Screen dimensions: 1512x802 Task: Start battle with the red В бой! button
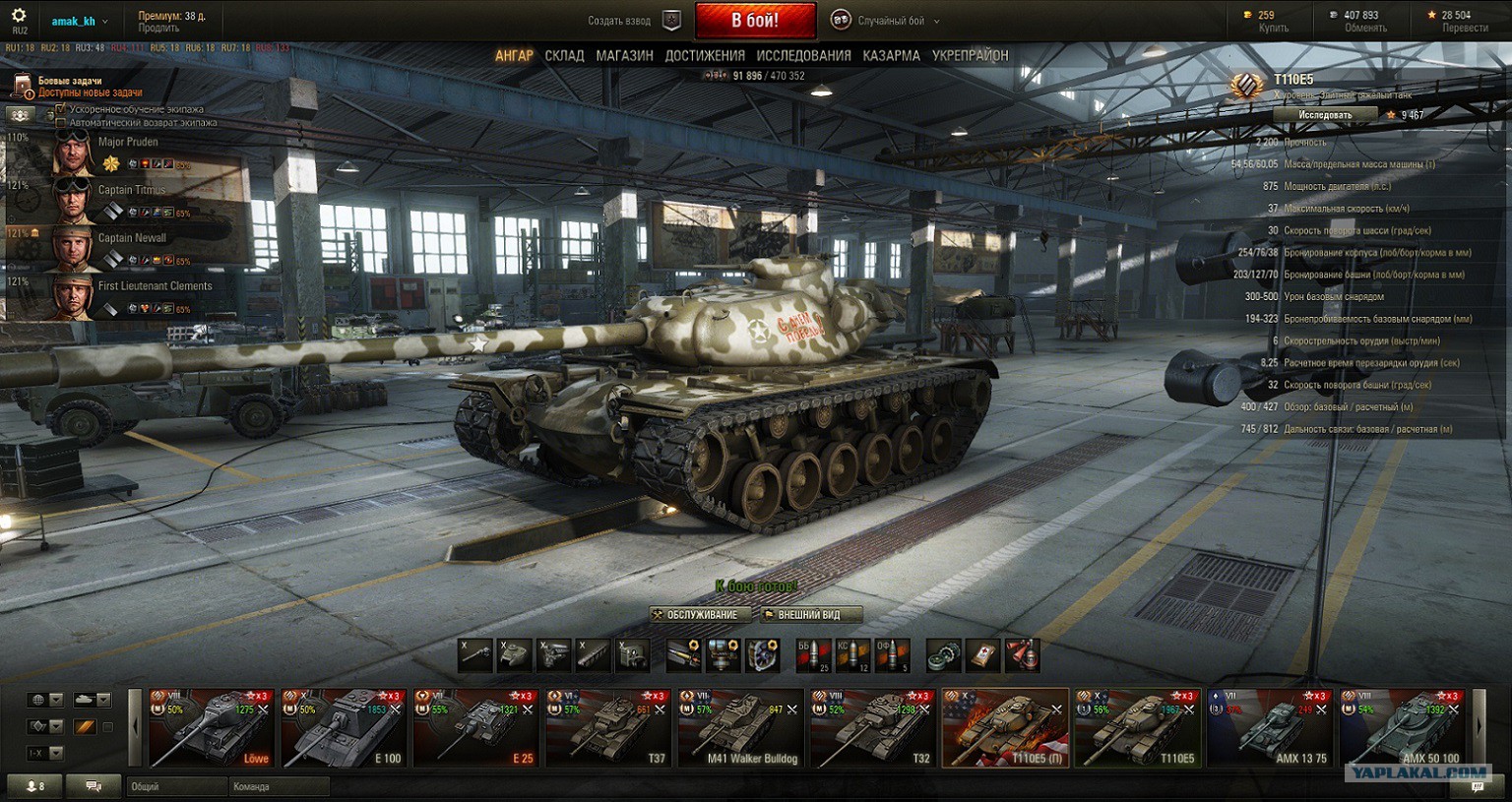(755, 21)
